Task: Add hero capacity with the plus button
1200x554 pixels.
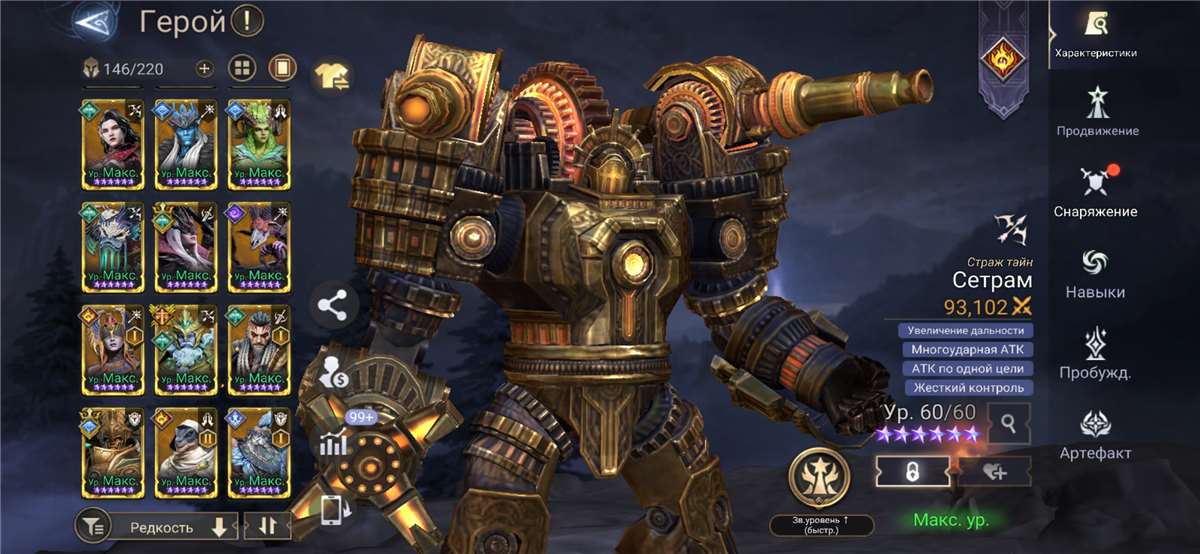Action: 204,69
